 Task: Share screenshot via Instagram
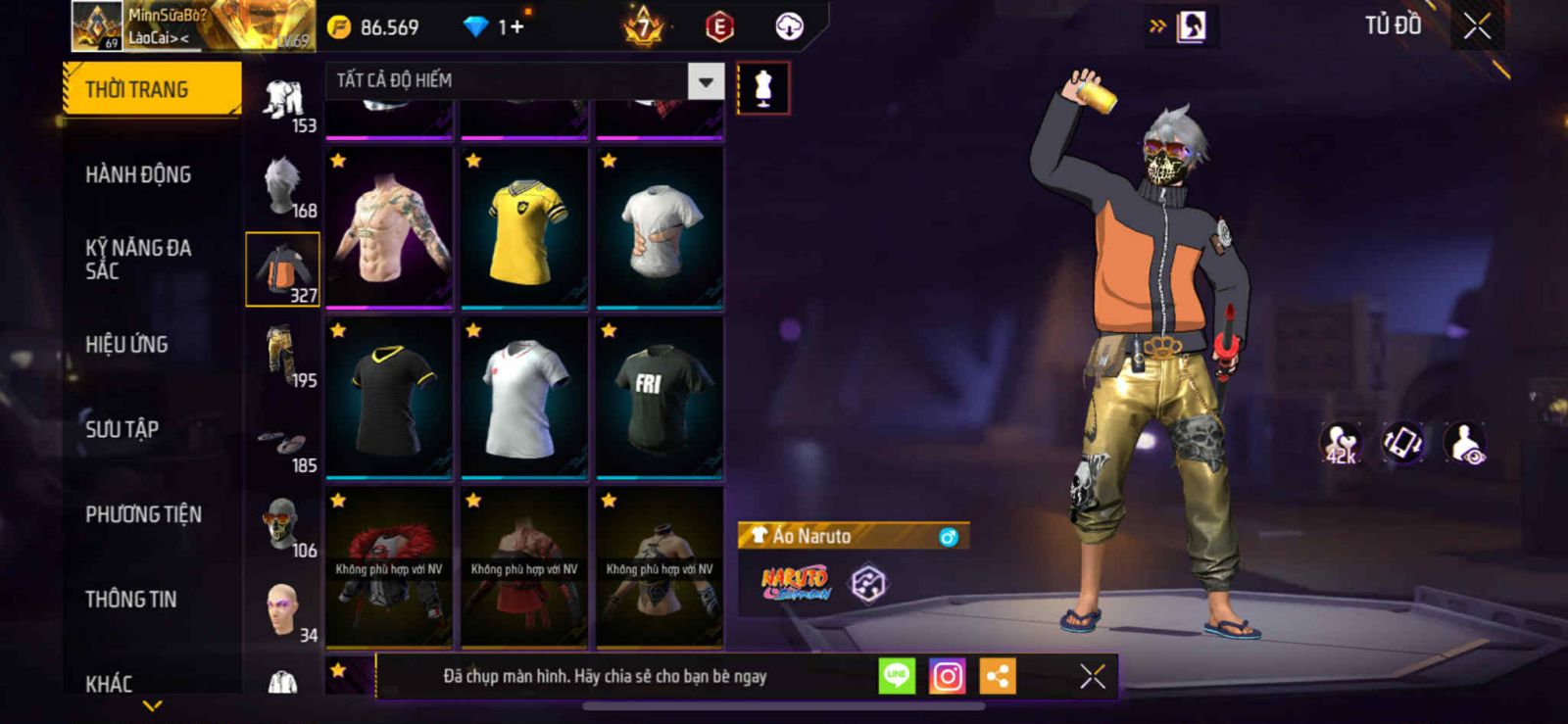pos(947,676)
